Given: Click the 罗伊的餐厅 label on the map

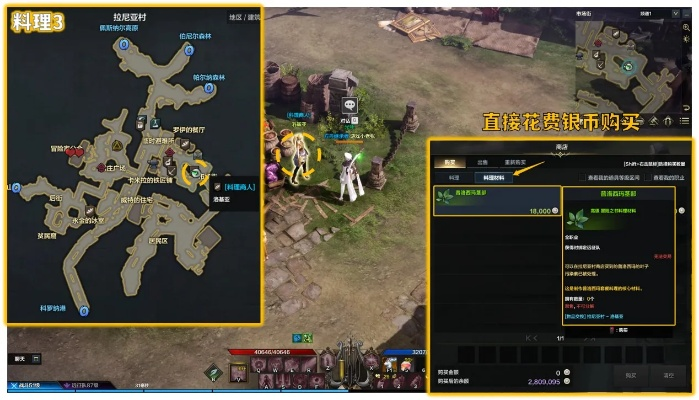Looking at the screenshot, I should [x=188, y=130].
